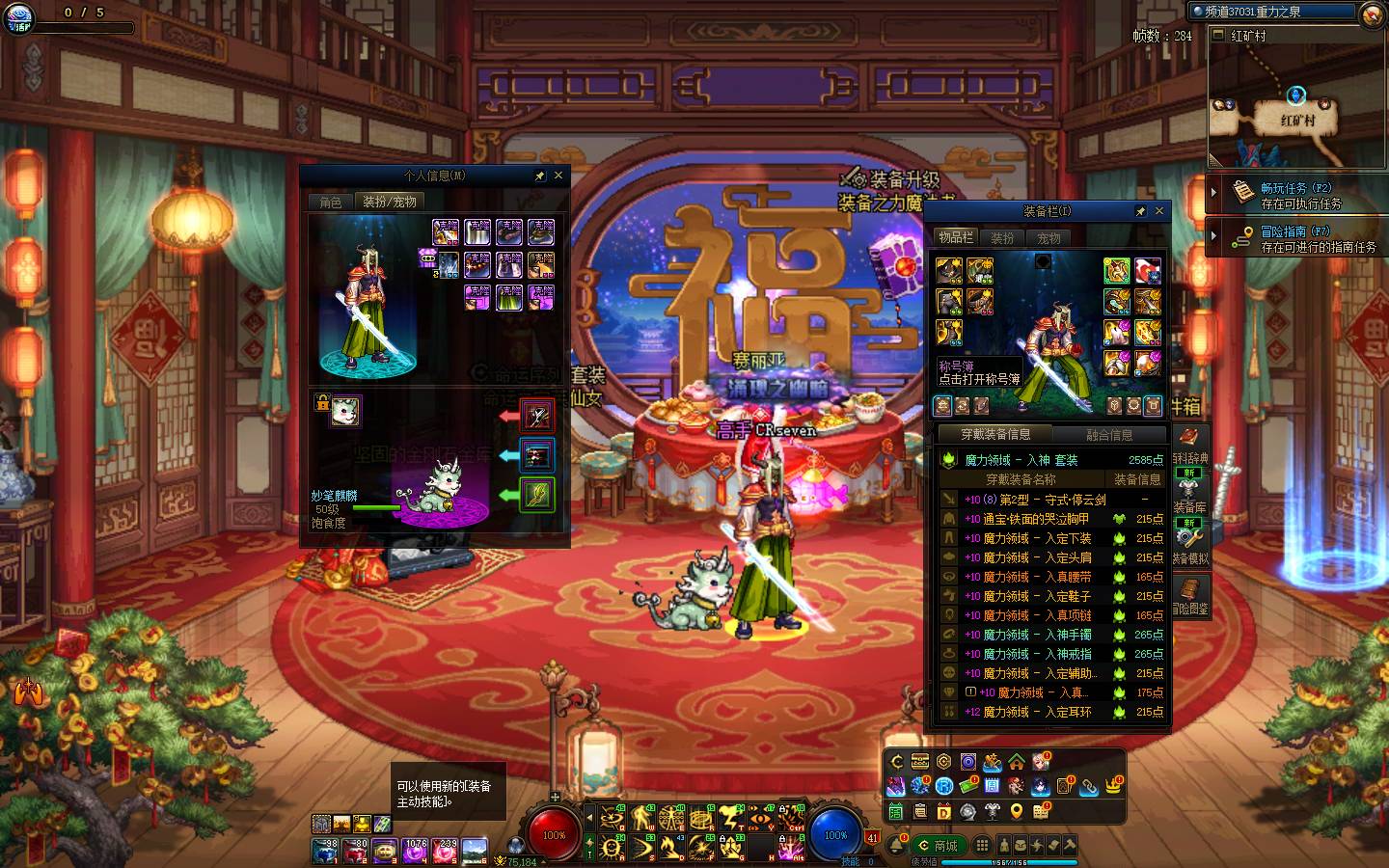Click the notification bell icon
Image resolution: width=1389 pixels, height=868 pixels.
pyautogui.click(x=896, y=846)
